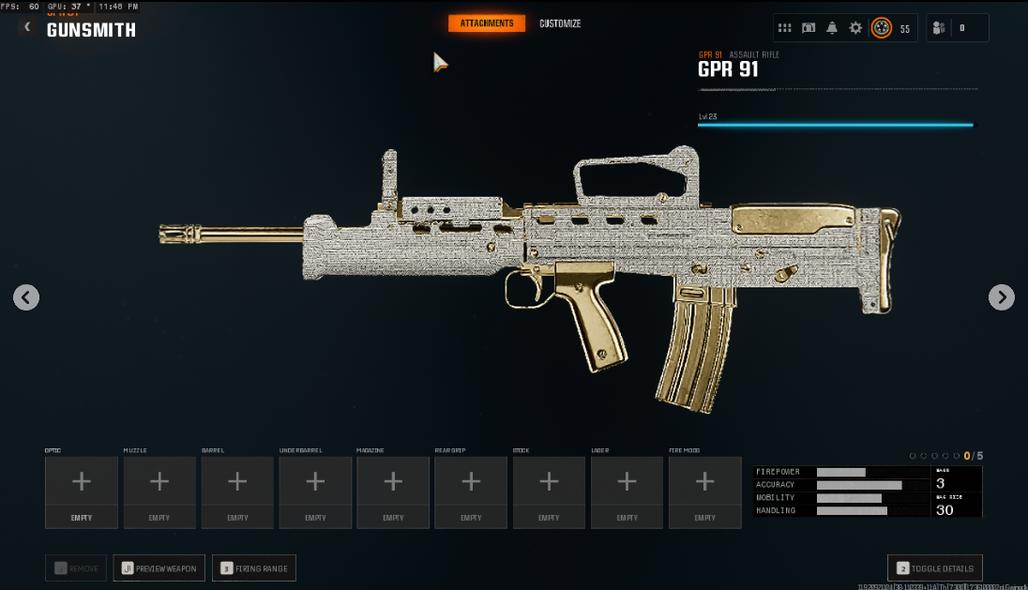Click the Fire Mods slot
This screenshot has height=590, width=1028.
tap(705, 492)
